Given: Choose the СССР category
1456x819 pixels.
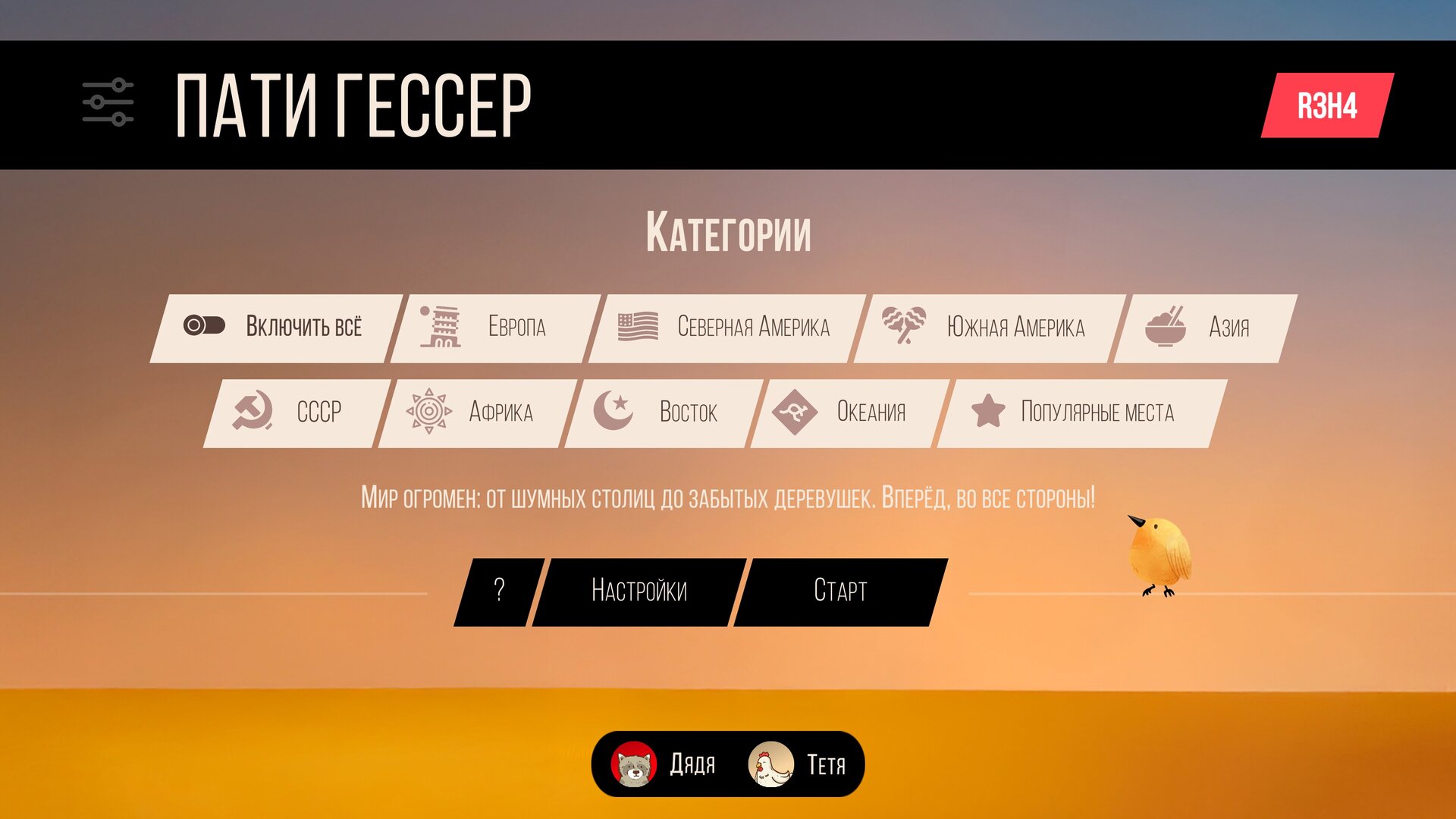Looking at the screenshot, I should click(296, 413).
